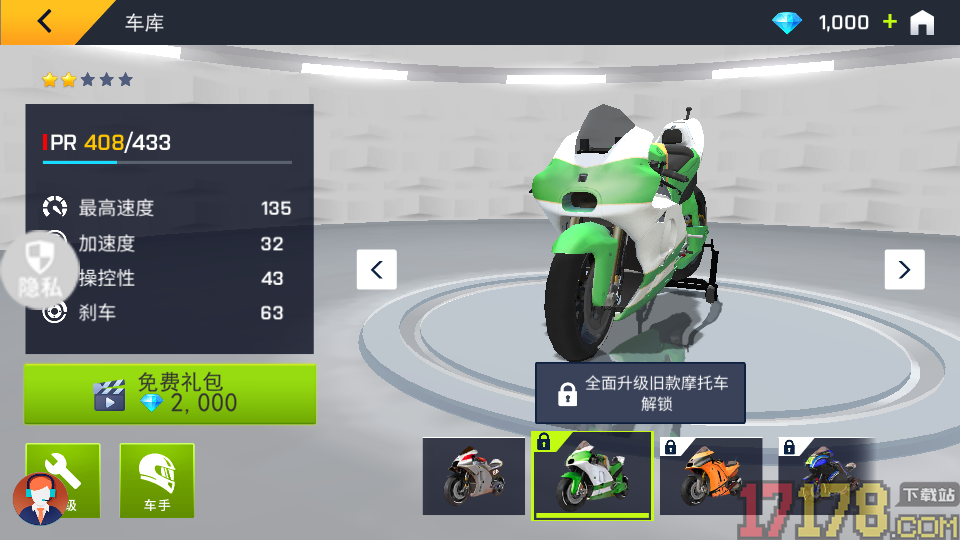Choose the locked orange motorcycle thumbnail

710,476
